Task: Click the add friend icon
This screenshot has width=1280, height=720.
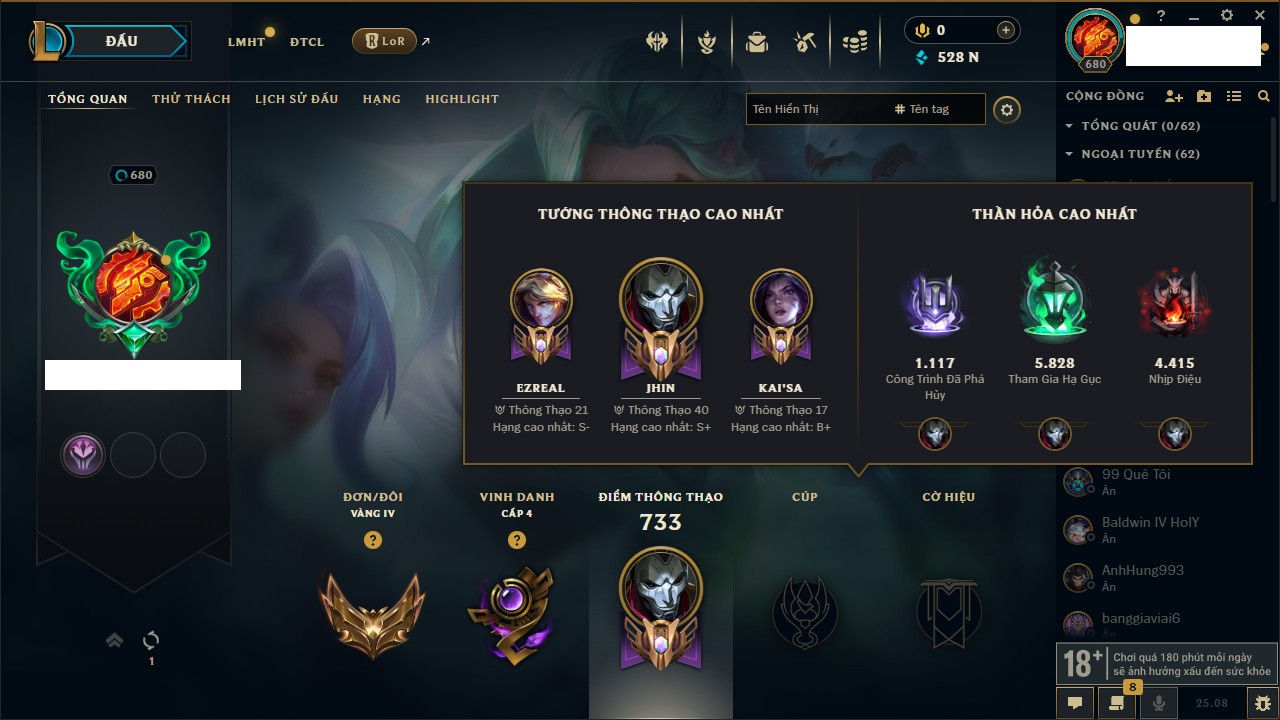Action: coord(1174,96)
